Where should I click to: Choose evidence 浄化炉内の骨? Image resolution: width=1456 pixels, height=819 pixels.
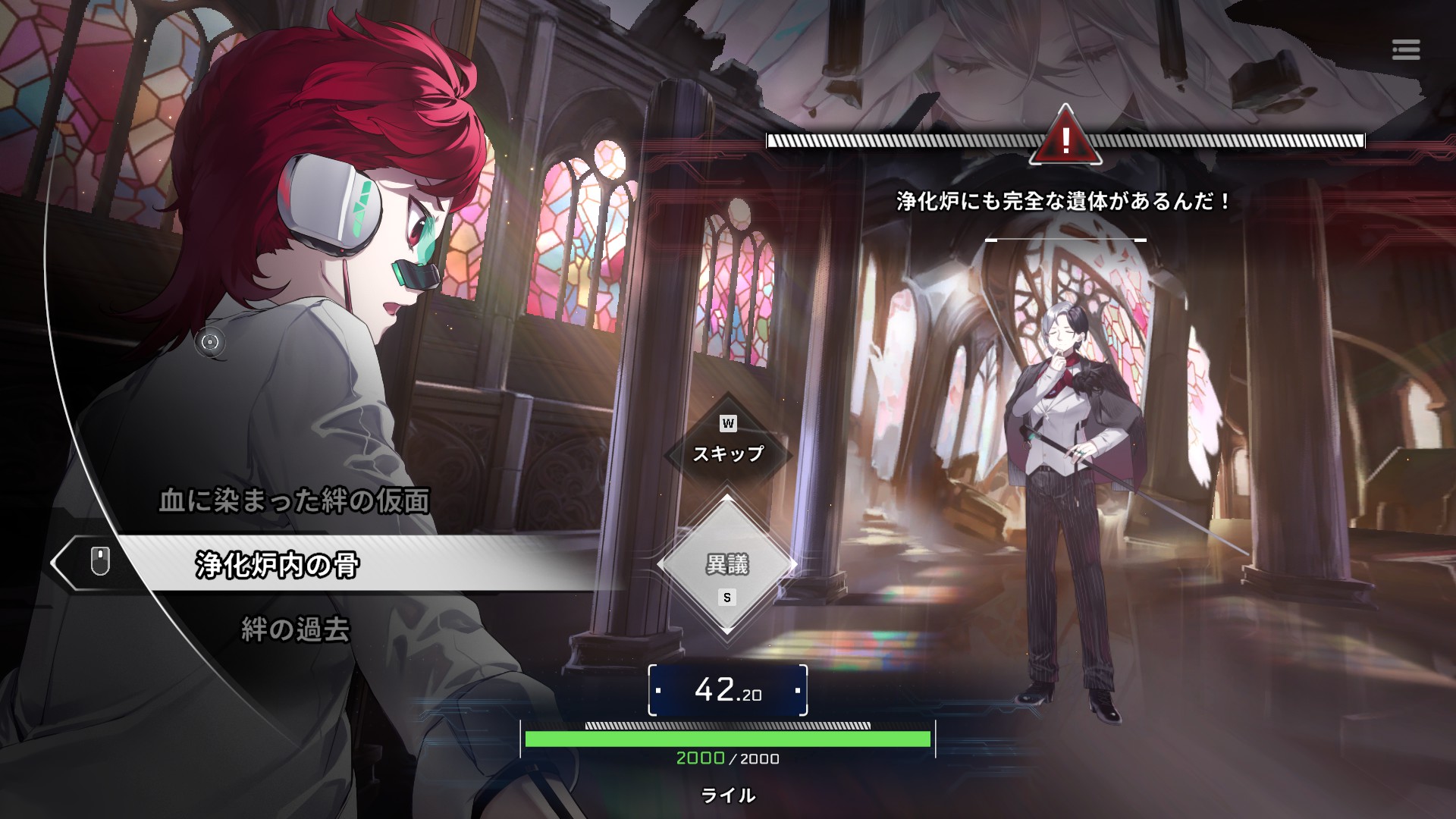(x=278, y=564)
